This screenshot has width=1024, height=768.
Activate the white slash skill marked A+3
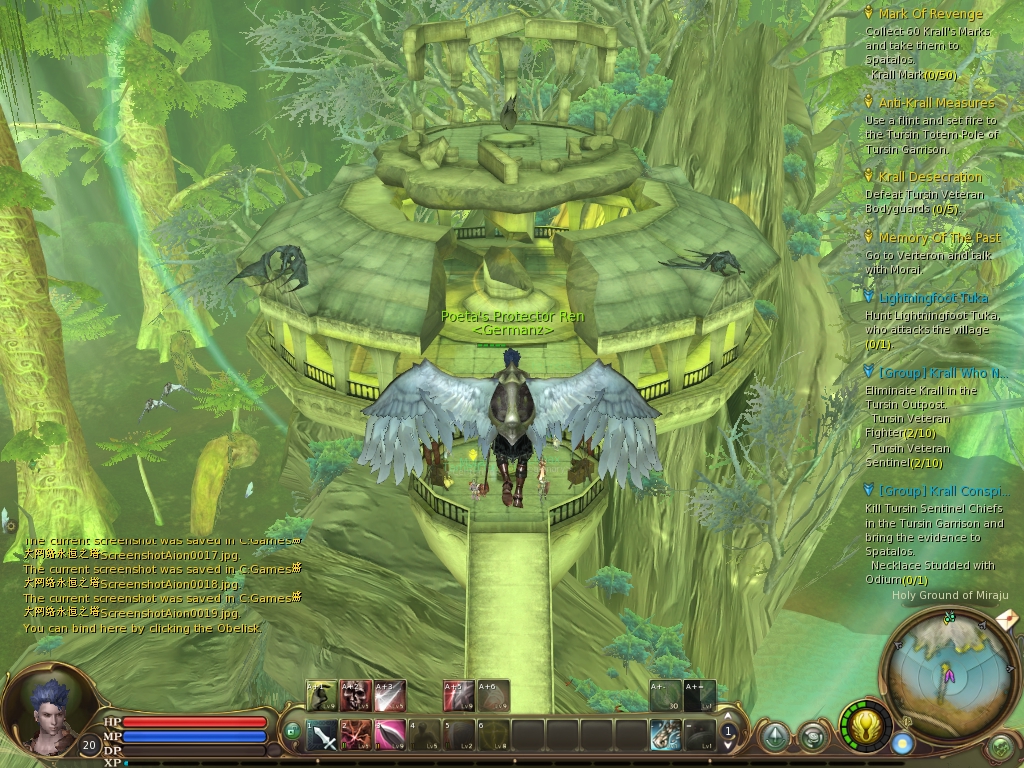click(x=390, y=695)
